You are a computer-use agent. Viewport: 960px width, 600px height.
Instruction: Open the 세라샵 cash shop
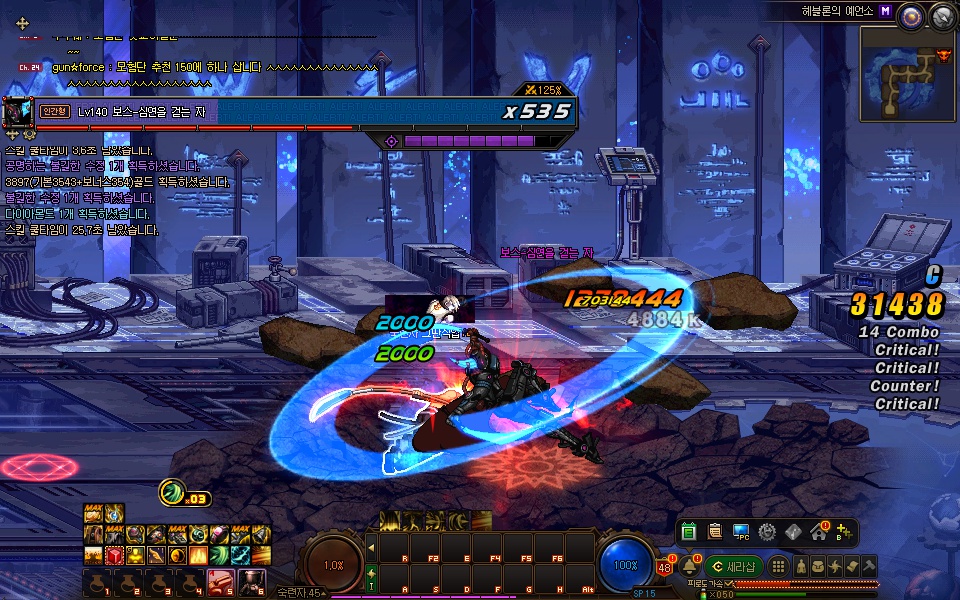click(734, 567)
